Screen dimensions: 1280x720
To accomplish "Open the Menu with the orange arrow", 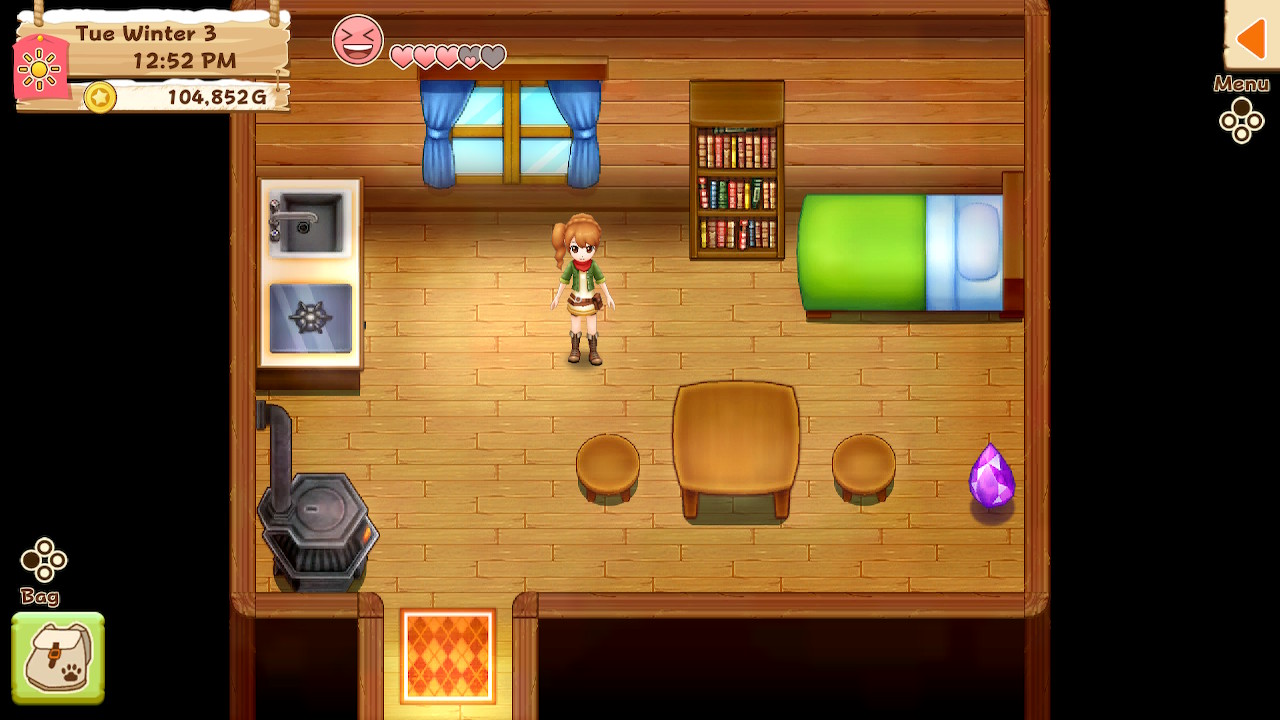I will pyautogui.click(x=1251, y=38).
